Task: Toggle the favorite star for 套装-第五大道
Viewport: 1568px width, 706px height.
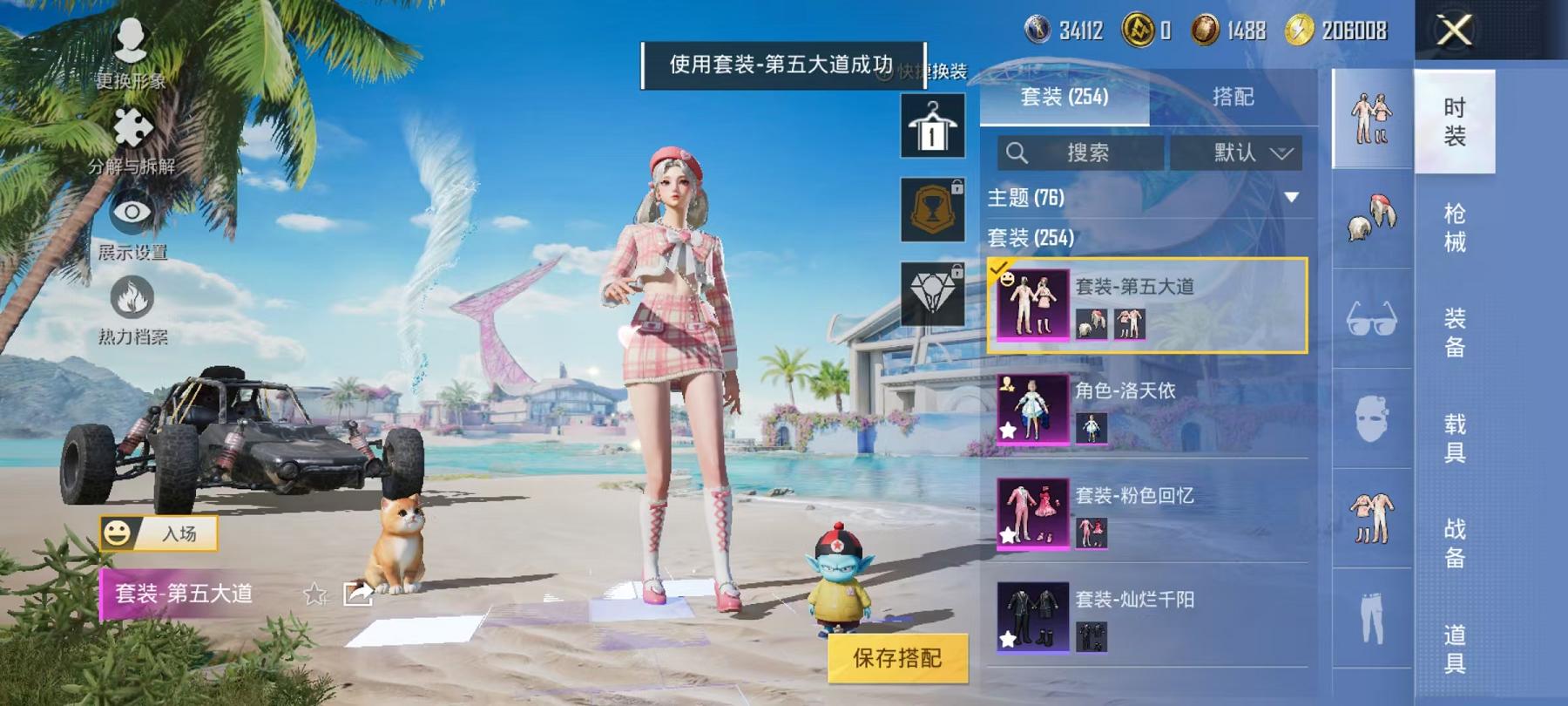Action: (x=312, y=594)
